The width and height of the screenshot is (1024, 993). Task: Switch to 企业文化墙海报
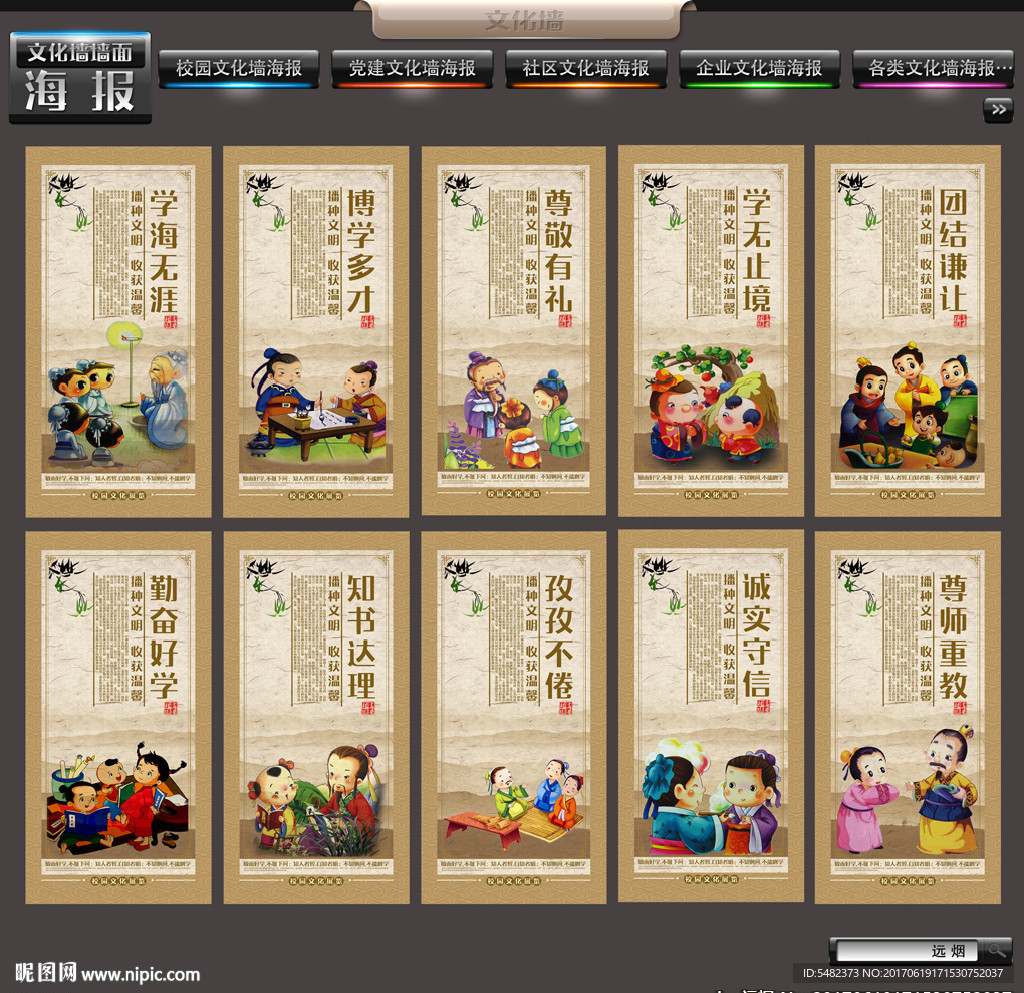[759, 68]
